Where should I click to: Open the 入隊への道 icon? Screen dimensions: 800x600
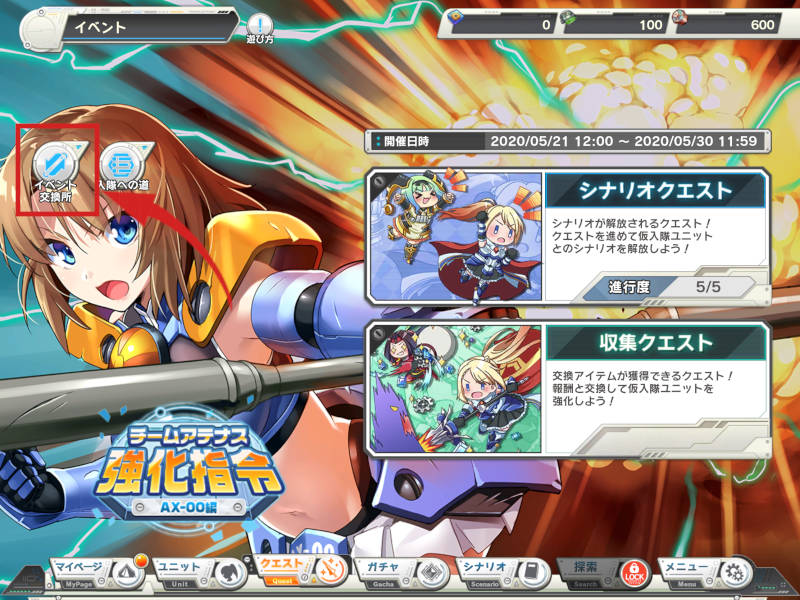124,168
